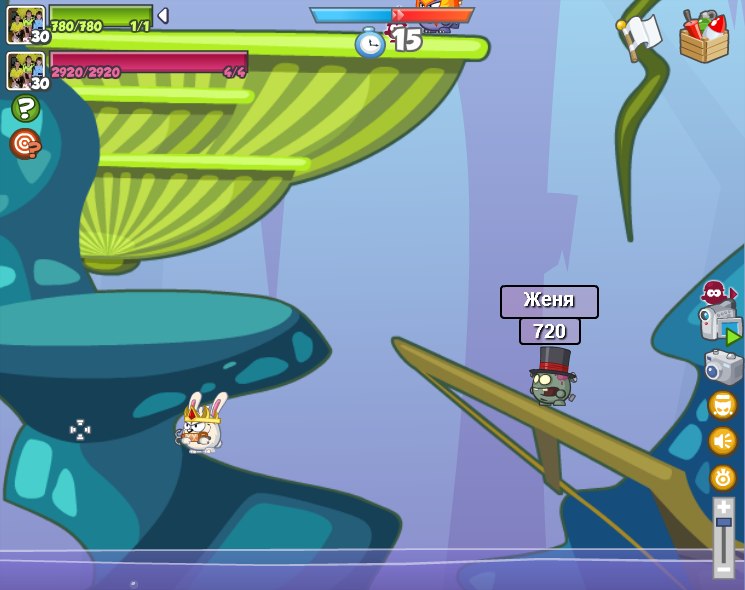Click the video camera replay icon
The width and height of the screenshot is (745, 590).
720,326
